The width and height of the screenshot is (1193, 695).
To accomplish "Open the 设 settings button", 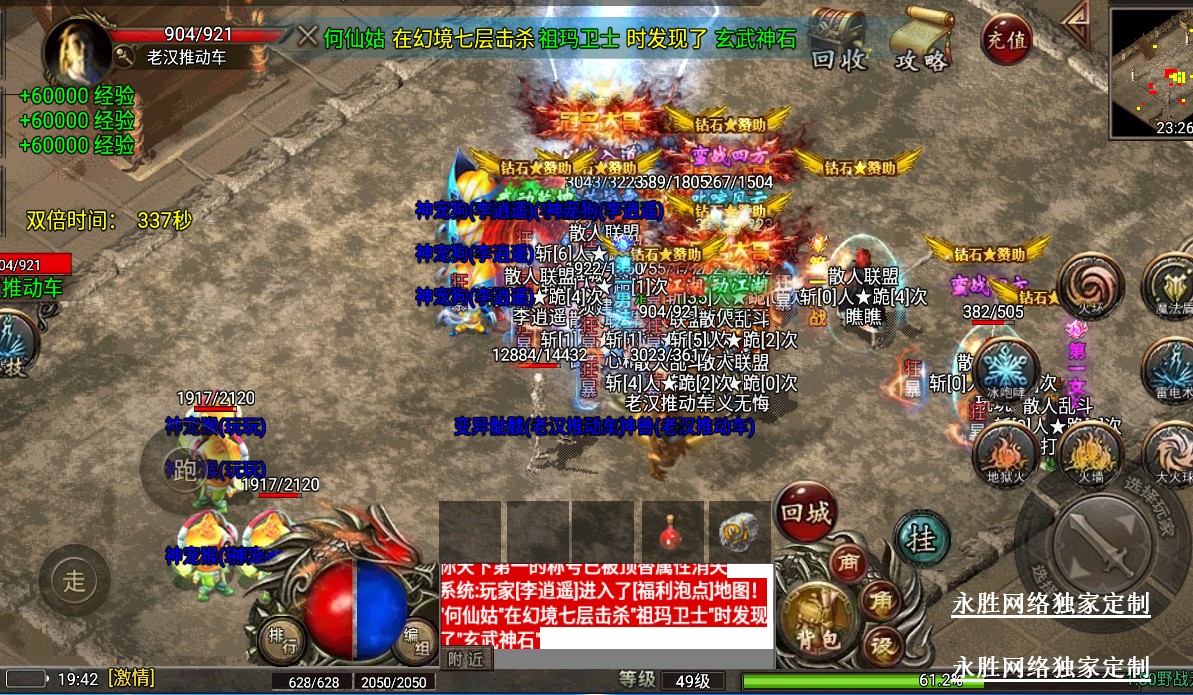I will point(882,645).
